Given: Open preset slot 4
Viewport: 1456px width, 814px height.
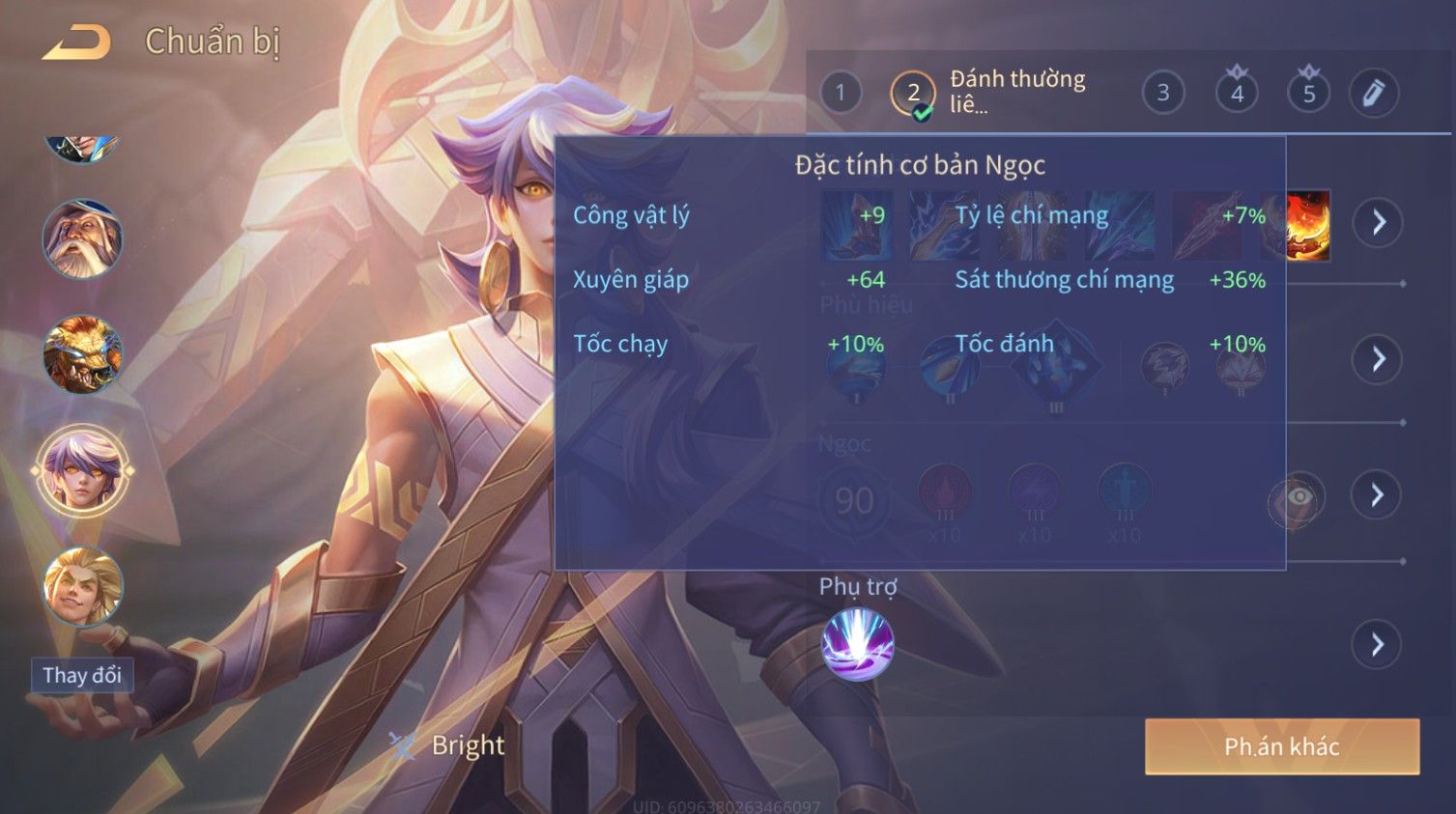Looking at the screenshot, I should click(x=1237, y=93).
